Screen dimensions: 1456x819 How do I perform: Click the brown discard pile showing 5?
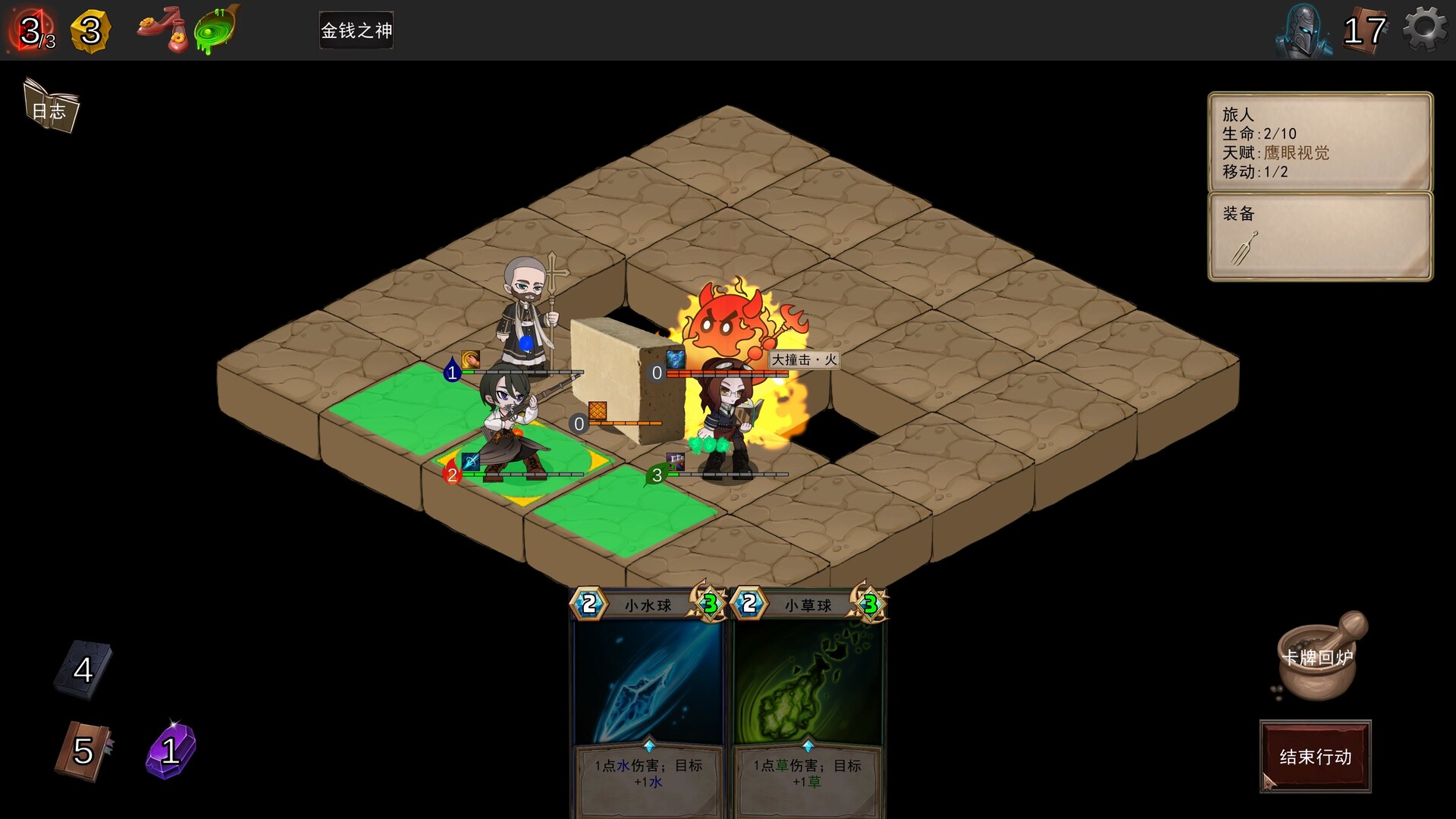point(80,751)
